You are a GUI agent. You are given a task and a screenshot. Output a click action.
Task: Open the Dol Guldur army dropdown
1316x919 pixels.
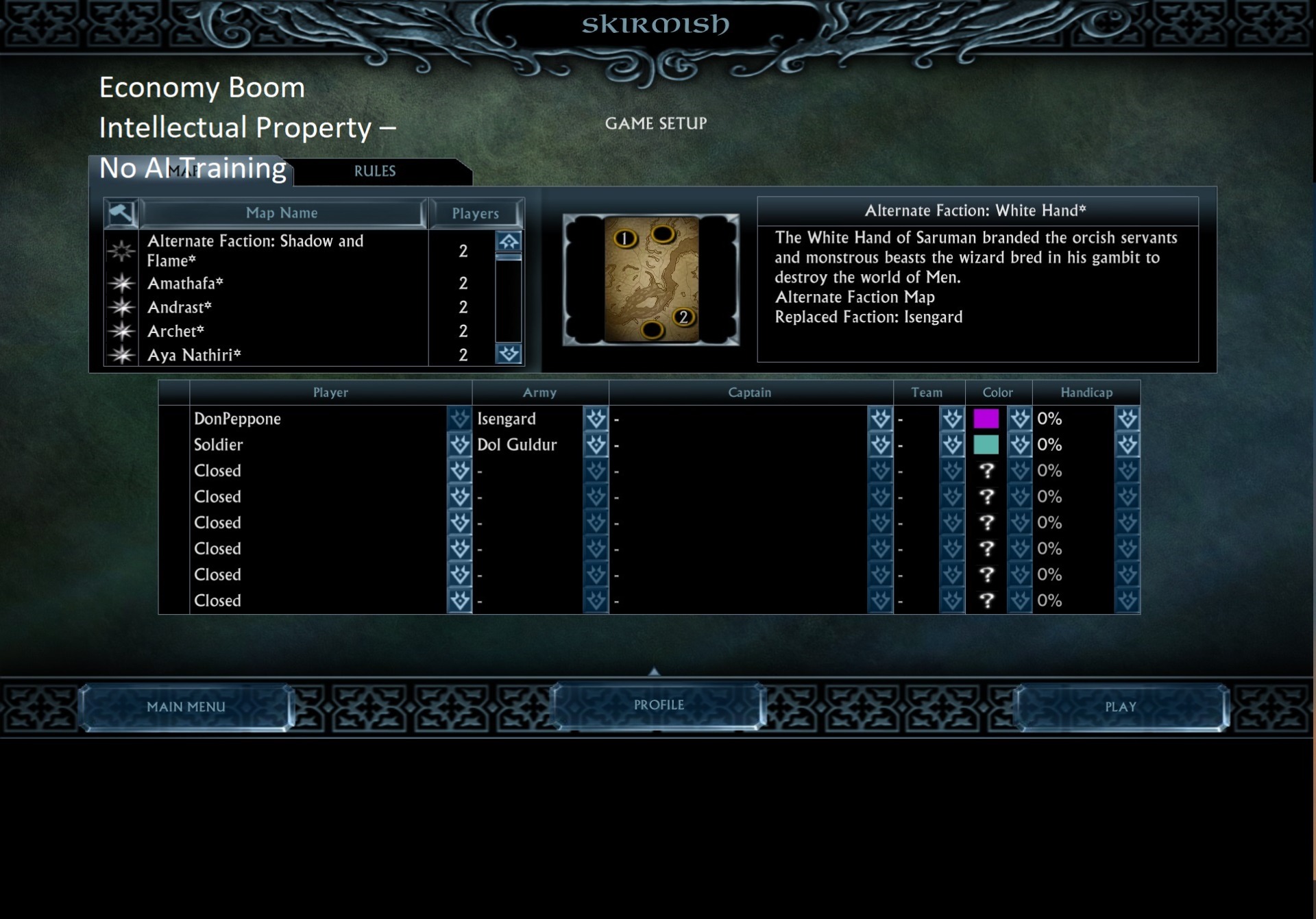point(596,445)
